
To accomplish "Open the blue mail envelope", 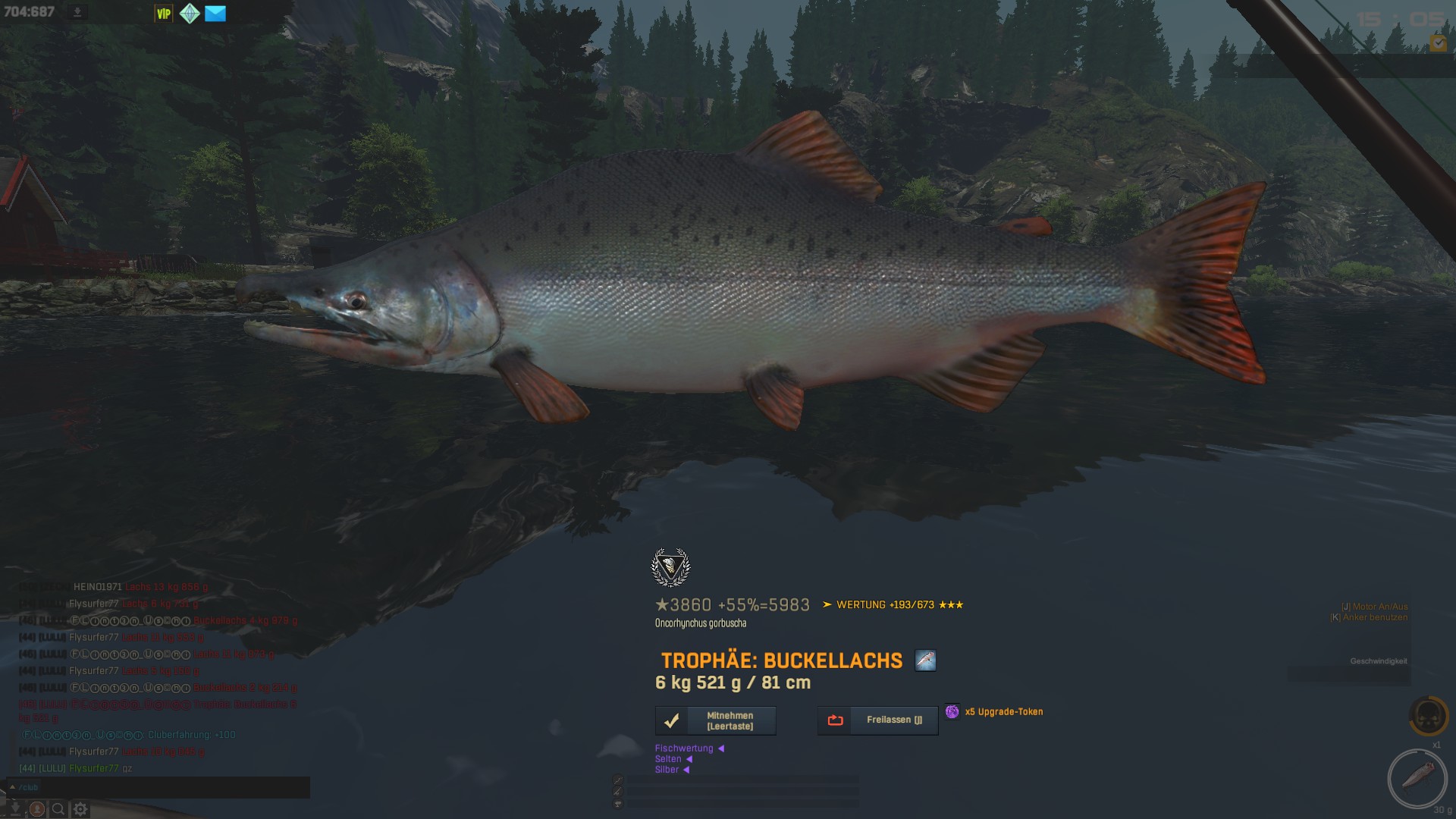I will (215, 14).
